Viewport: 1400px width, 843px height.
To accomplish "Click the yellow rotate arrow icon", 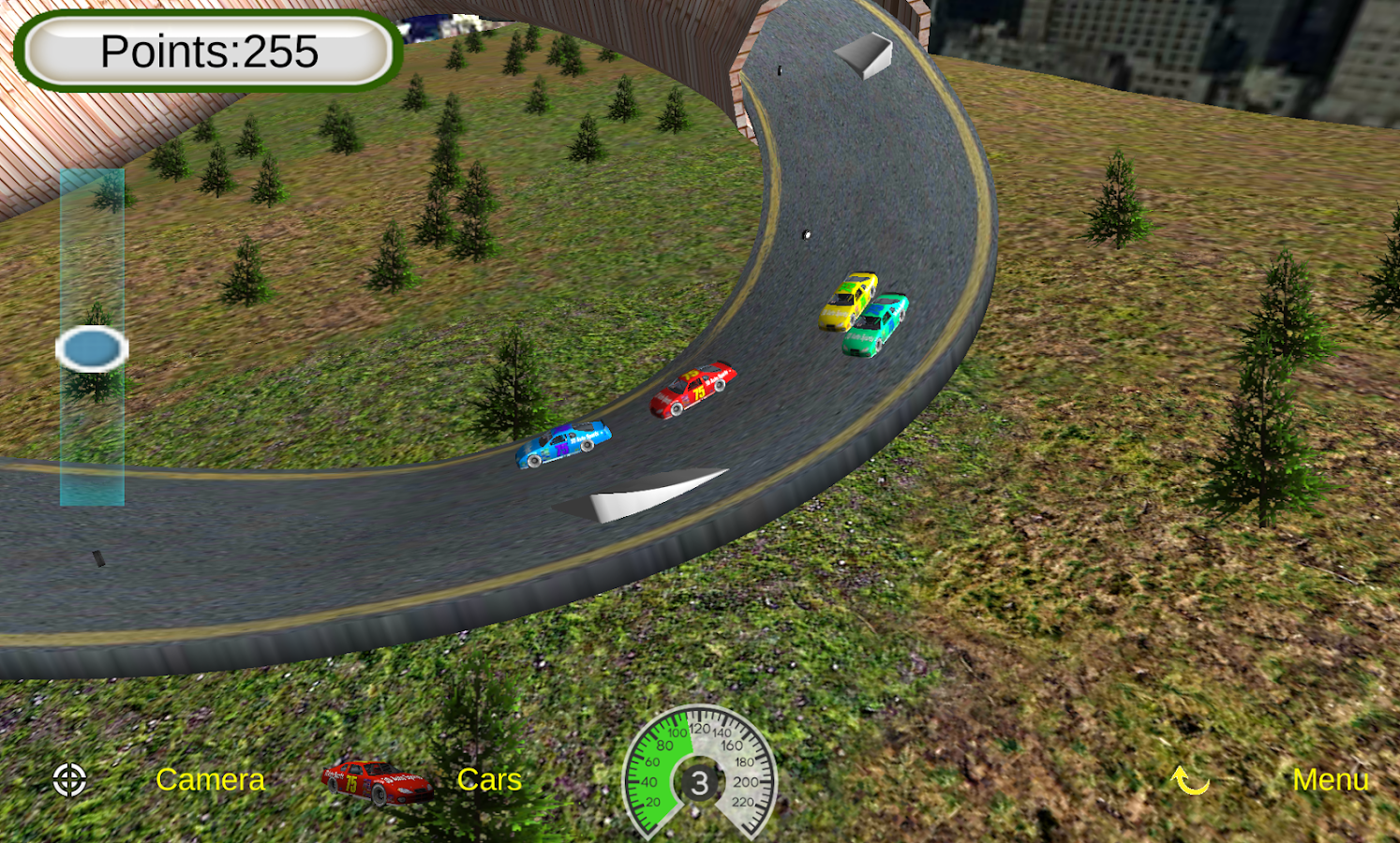I will 1188,779.
